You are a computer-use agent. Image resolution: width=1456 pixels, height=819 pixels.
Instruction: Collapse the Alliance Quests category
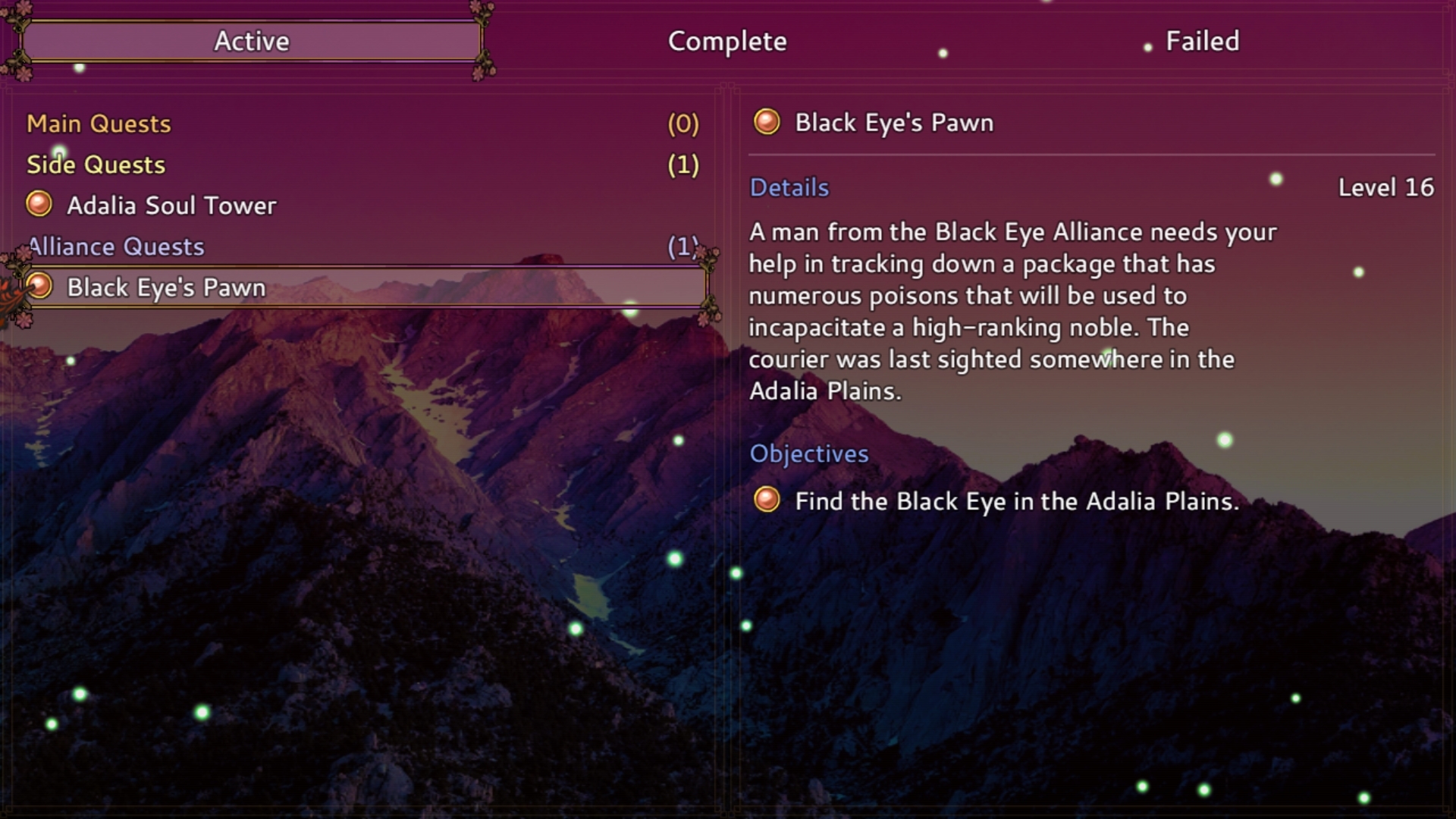(x=115, y=246)
